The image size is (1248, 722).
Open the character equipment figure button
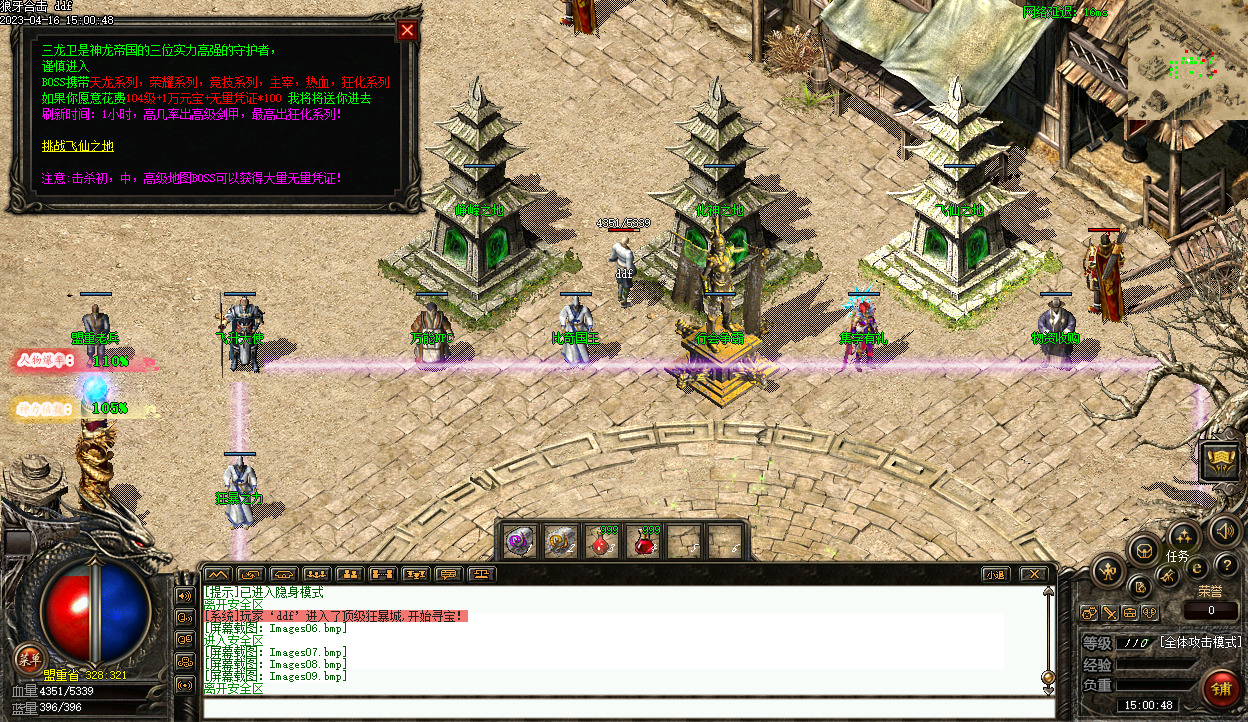point(1109,571)
